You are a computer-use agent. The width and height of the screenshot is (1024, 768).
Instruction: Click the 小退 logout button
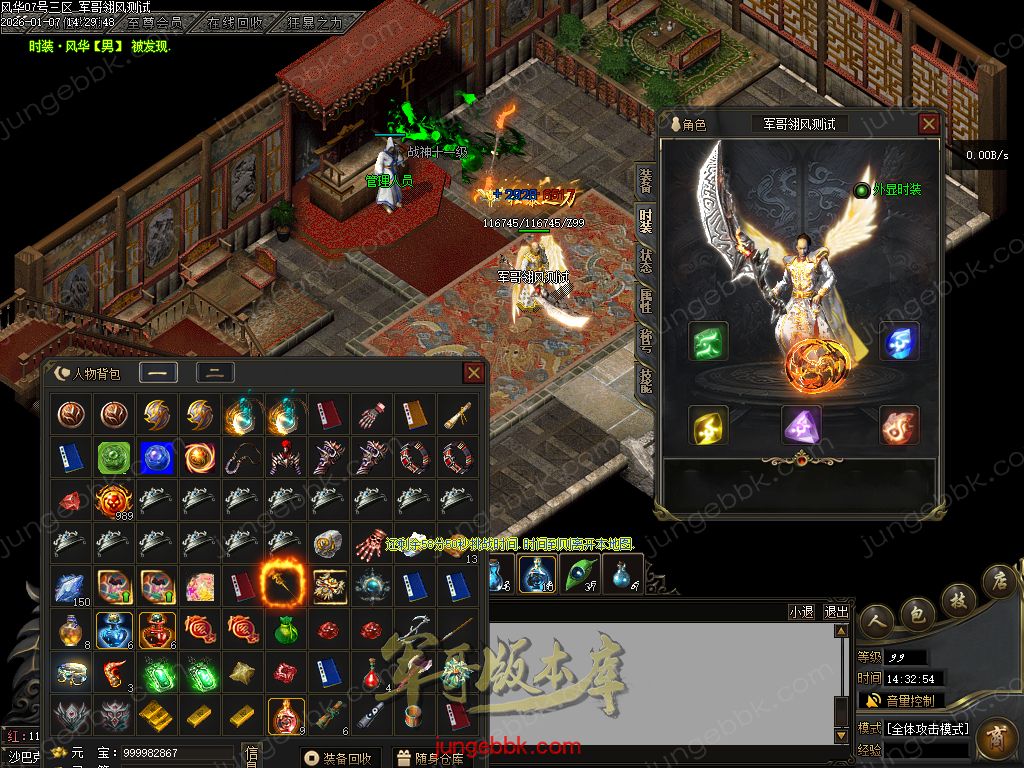(x=801, y=612)
